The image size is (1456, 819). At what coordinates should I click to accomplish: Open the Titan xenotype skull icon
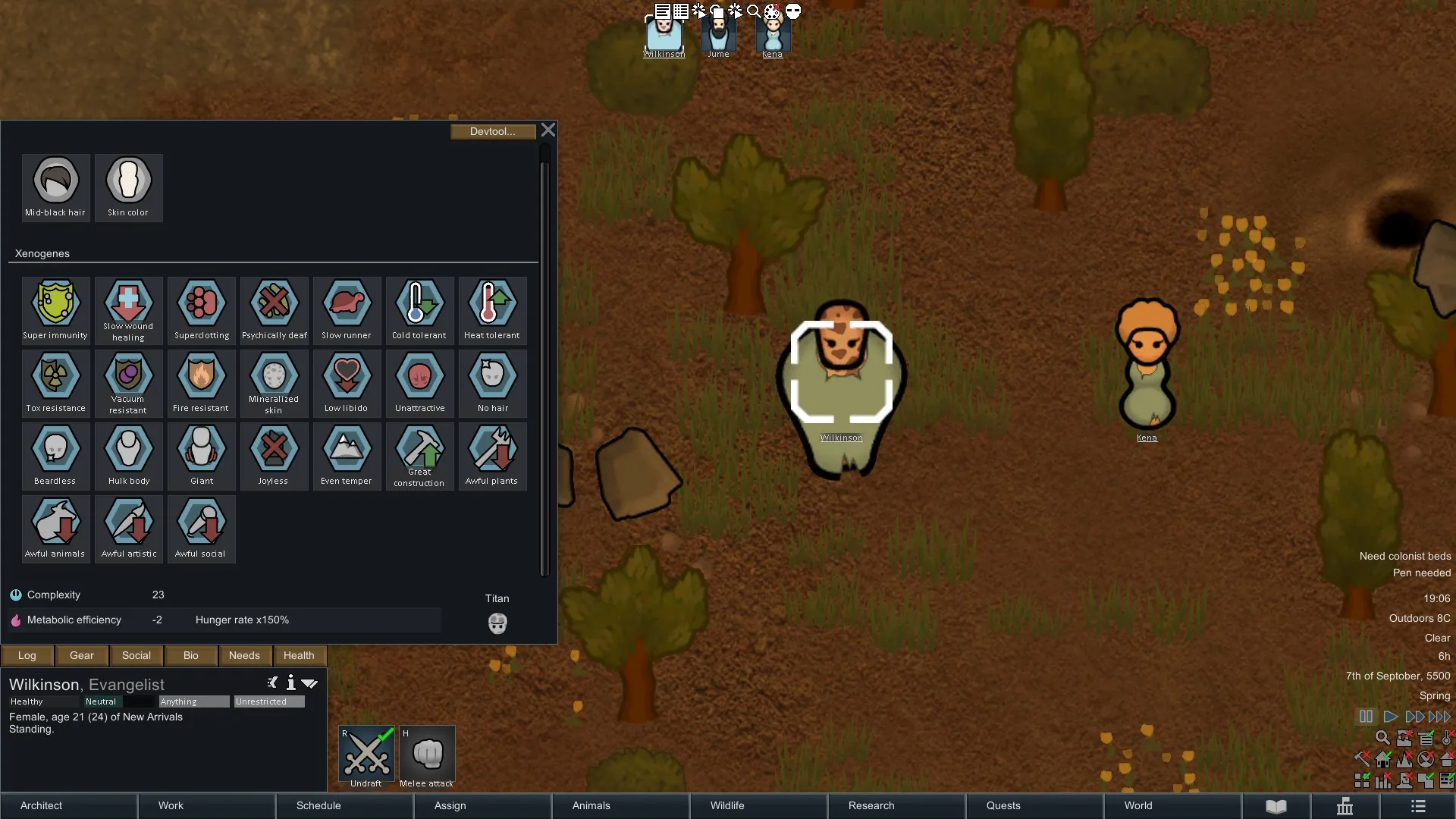(497, 623)
